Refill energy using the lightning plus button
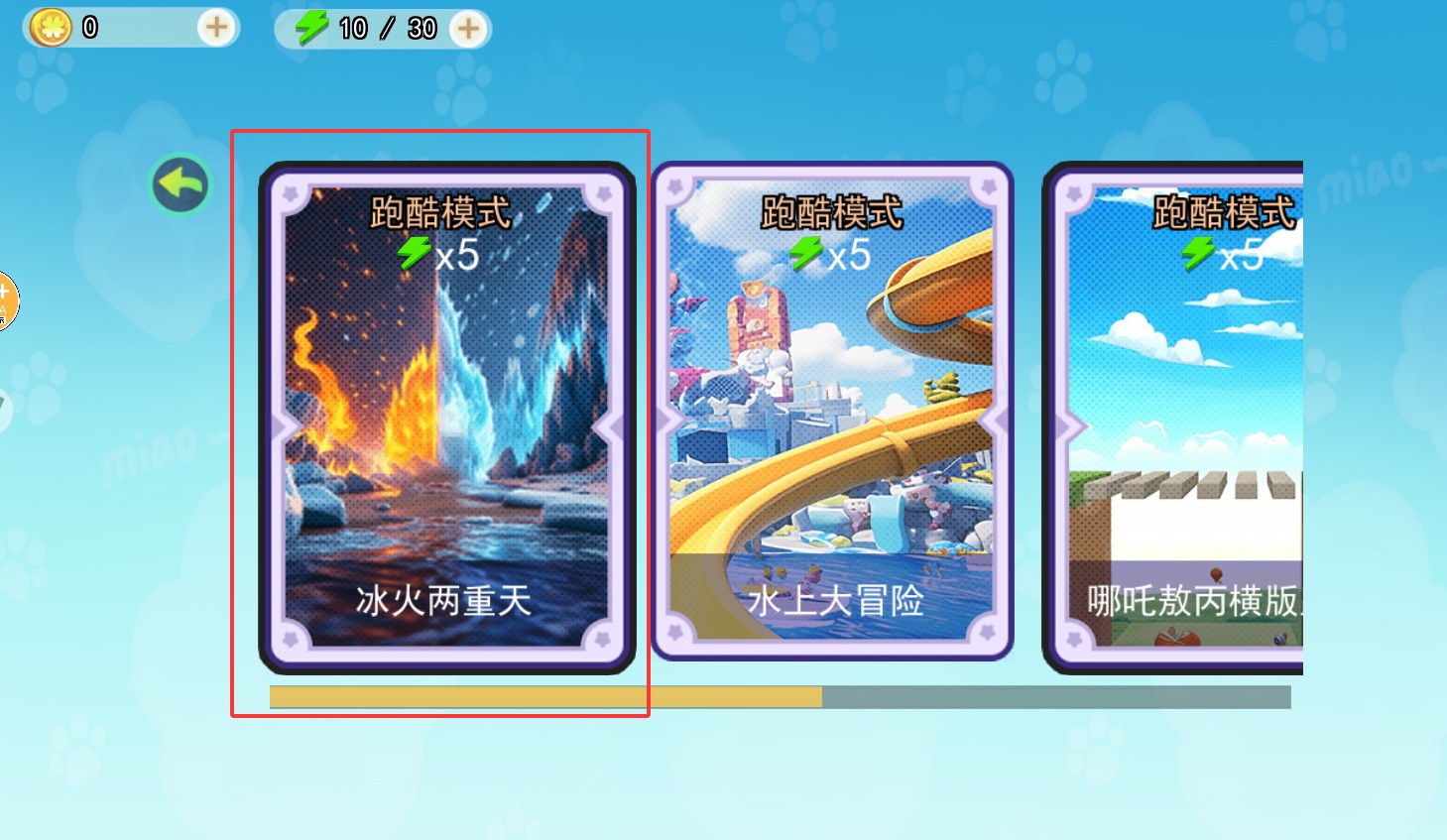The image size is (1447, 840). (468, 29)
